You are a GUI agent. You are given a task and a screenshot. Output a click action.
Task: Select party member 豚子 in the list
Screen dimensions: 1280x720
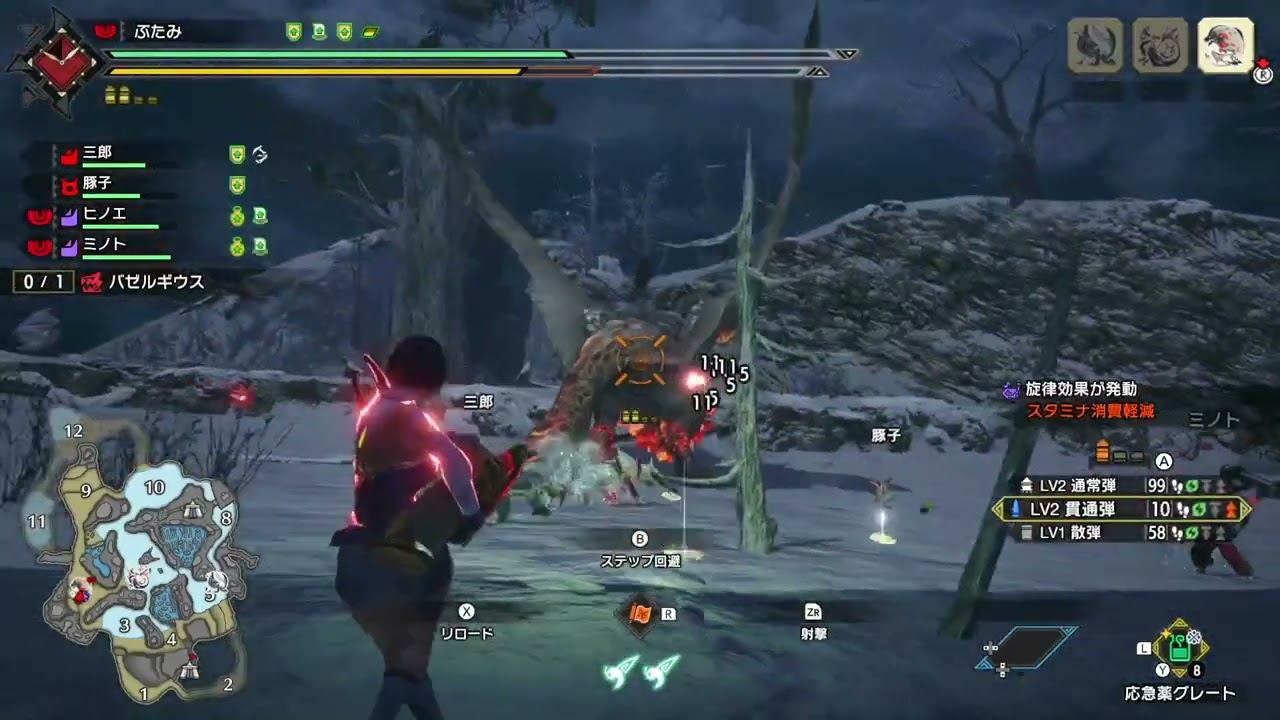[x=98, y=184]
